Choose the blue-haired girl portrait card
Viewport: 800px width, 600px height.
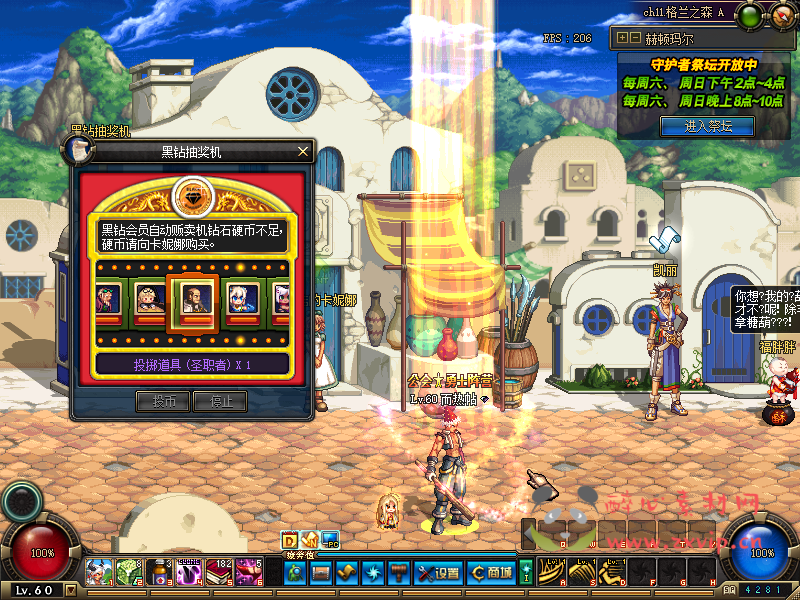(x=240, y=297)
